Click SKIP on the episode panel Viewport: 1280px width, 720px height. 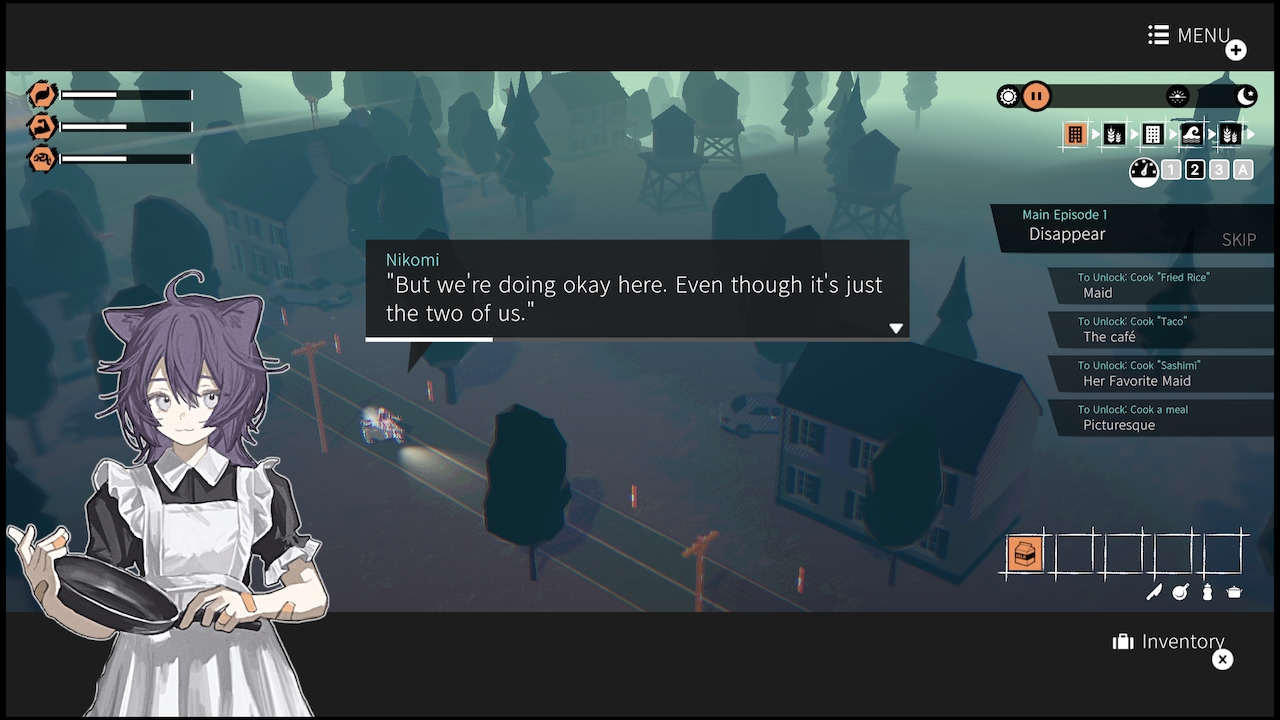pyautogui.click(x=1239, y=240)
